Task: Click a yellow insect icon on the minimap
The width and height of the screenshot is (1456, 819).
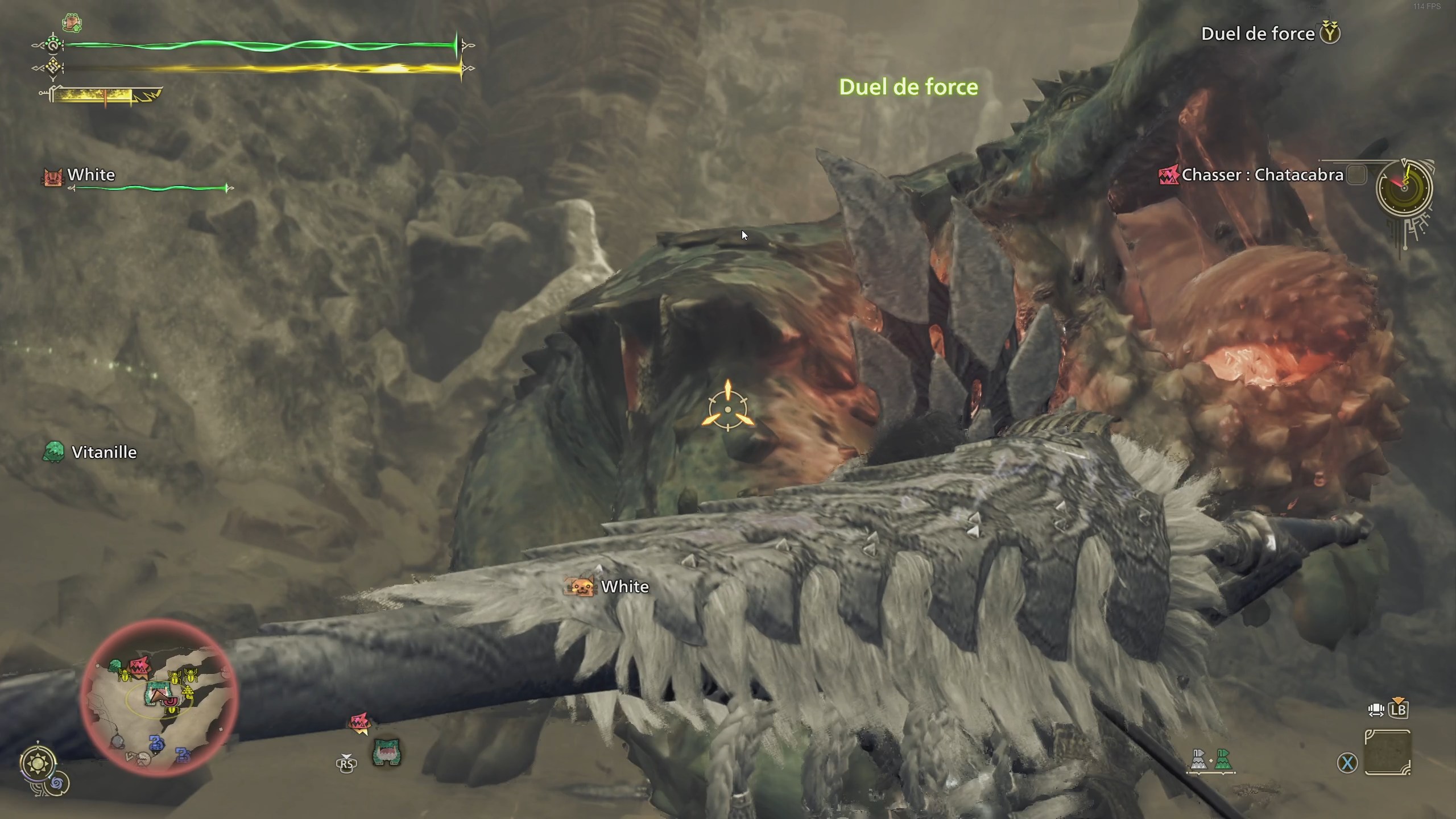Action: 126,676
